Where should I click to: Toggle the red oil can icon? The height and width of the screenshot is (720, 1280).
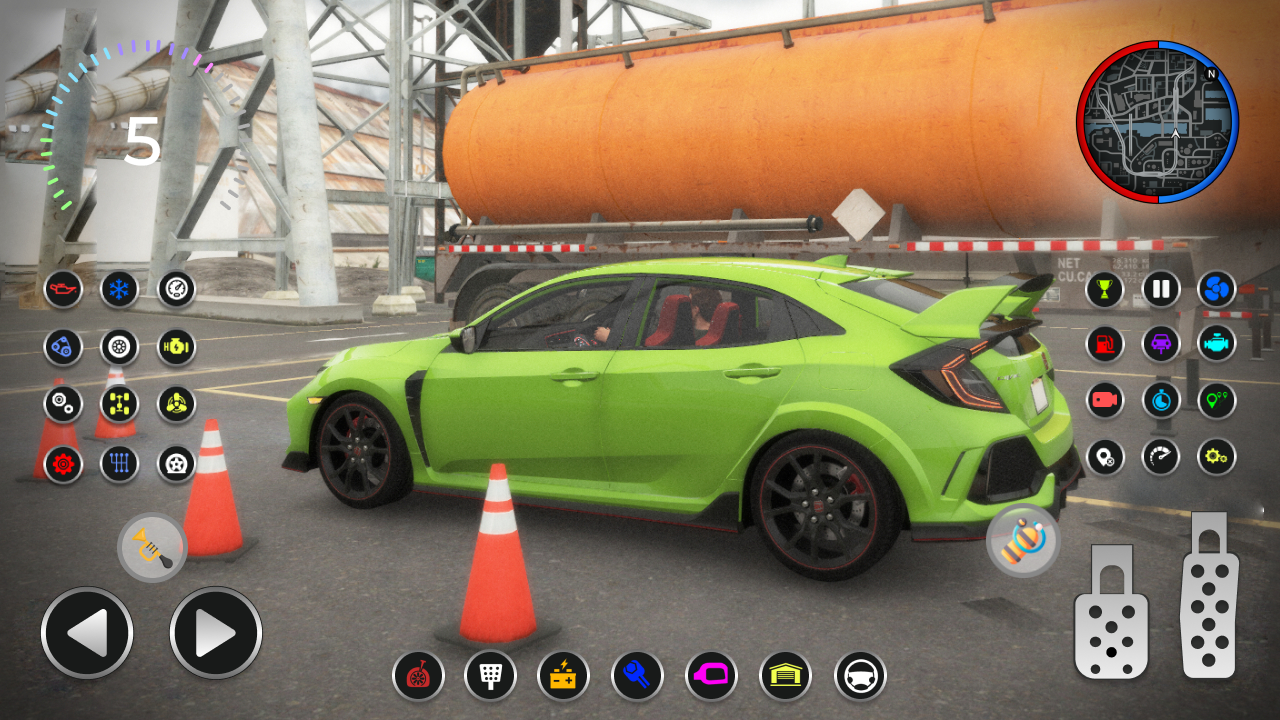63,289
